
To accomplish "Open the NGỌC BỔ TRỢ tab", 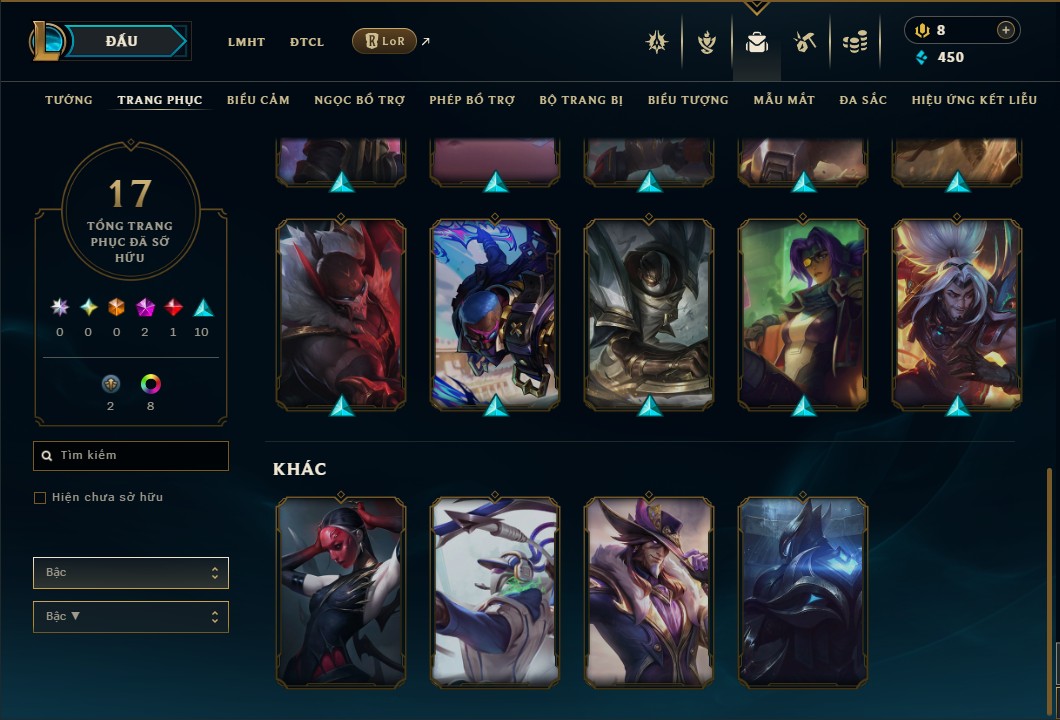I will click(x=359, y=100).
